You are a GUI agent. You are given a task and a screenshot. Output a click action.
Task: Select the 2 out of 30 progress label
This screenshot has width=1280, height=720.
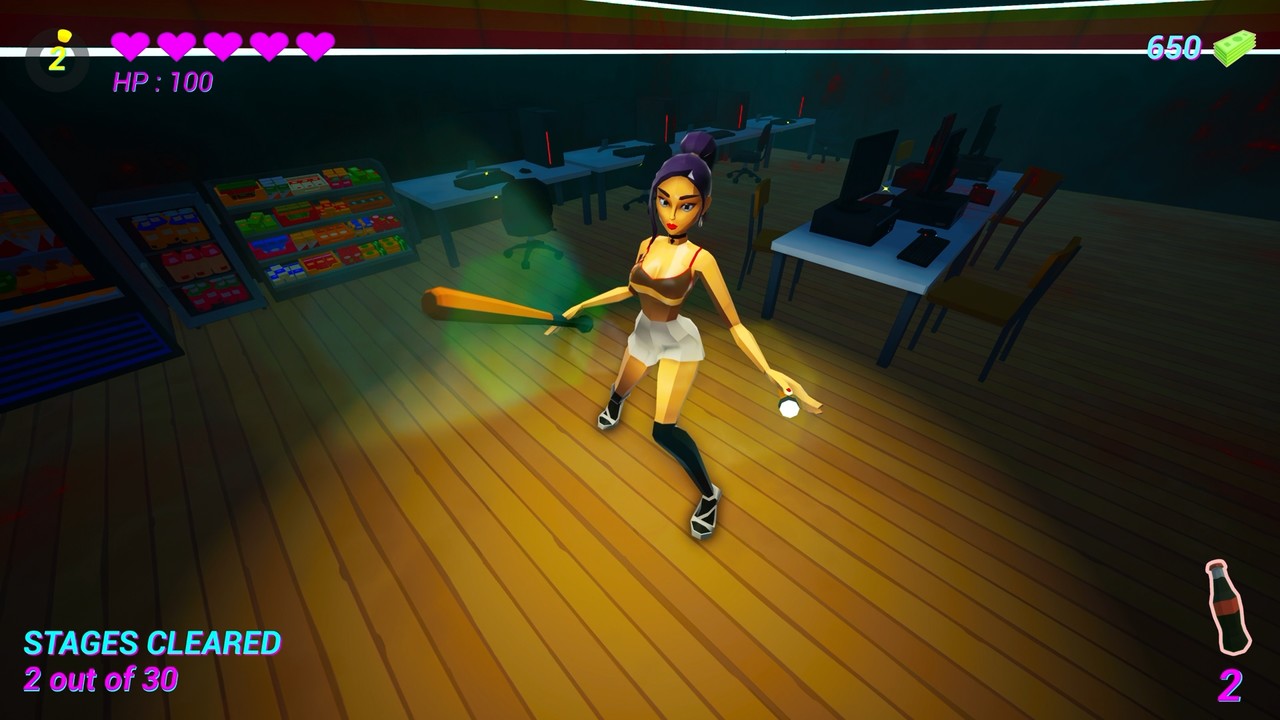tap(100, 677)
